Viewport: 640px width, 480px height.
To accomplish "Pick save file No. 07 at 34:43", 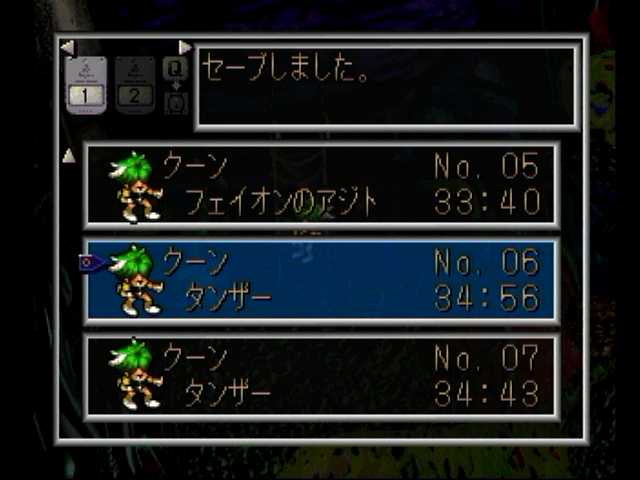I will [x=320, y=375].
